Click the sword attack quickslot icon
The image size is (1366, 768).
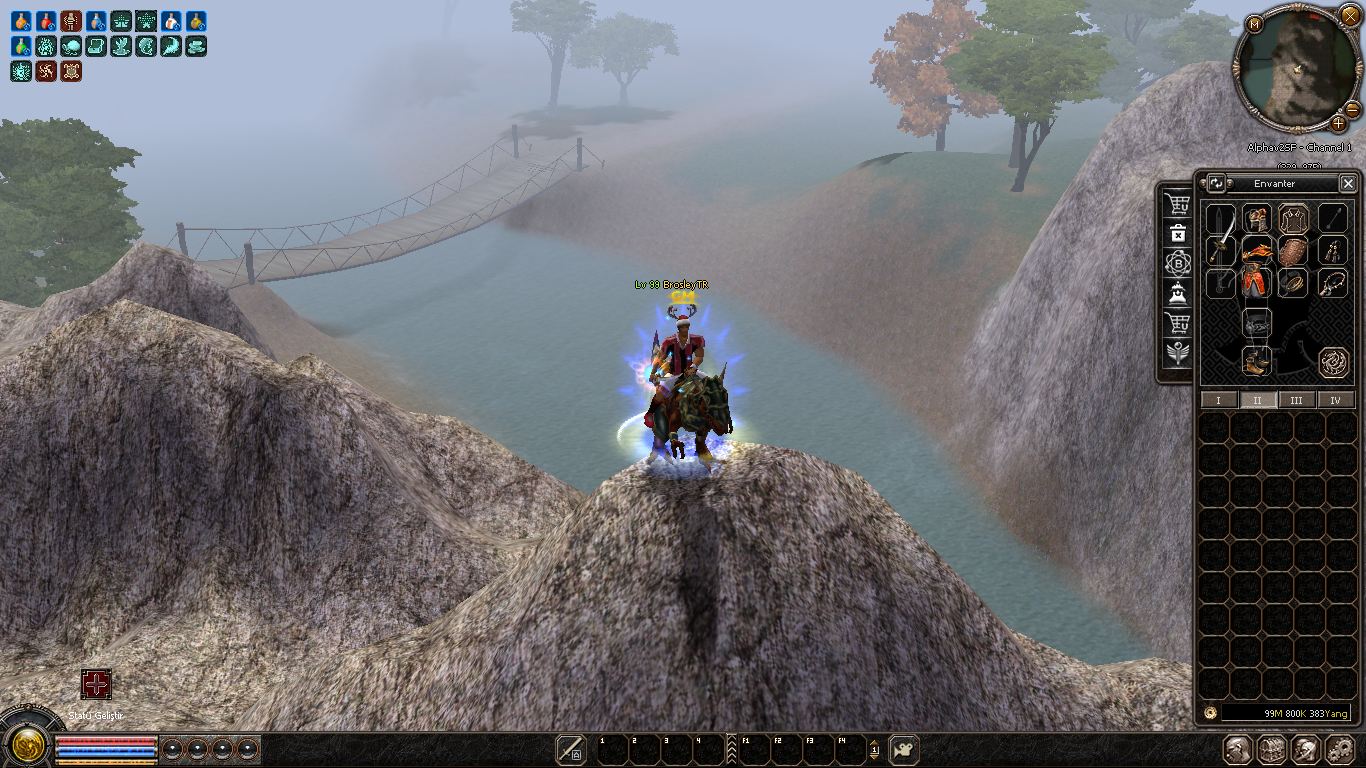pos(571,749)
